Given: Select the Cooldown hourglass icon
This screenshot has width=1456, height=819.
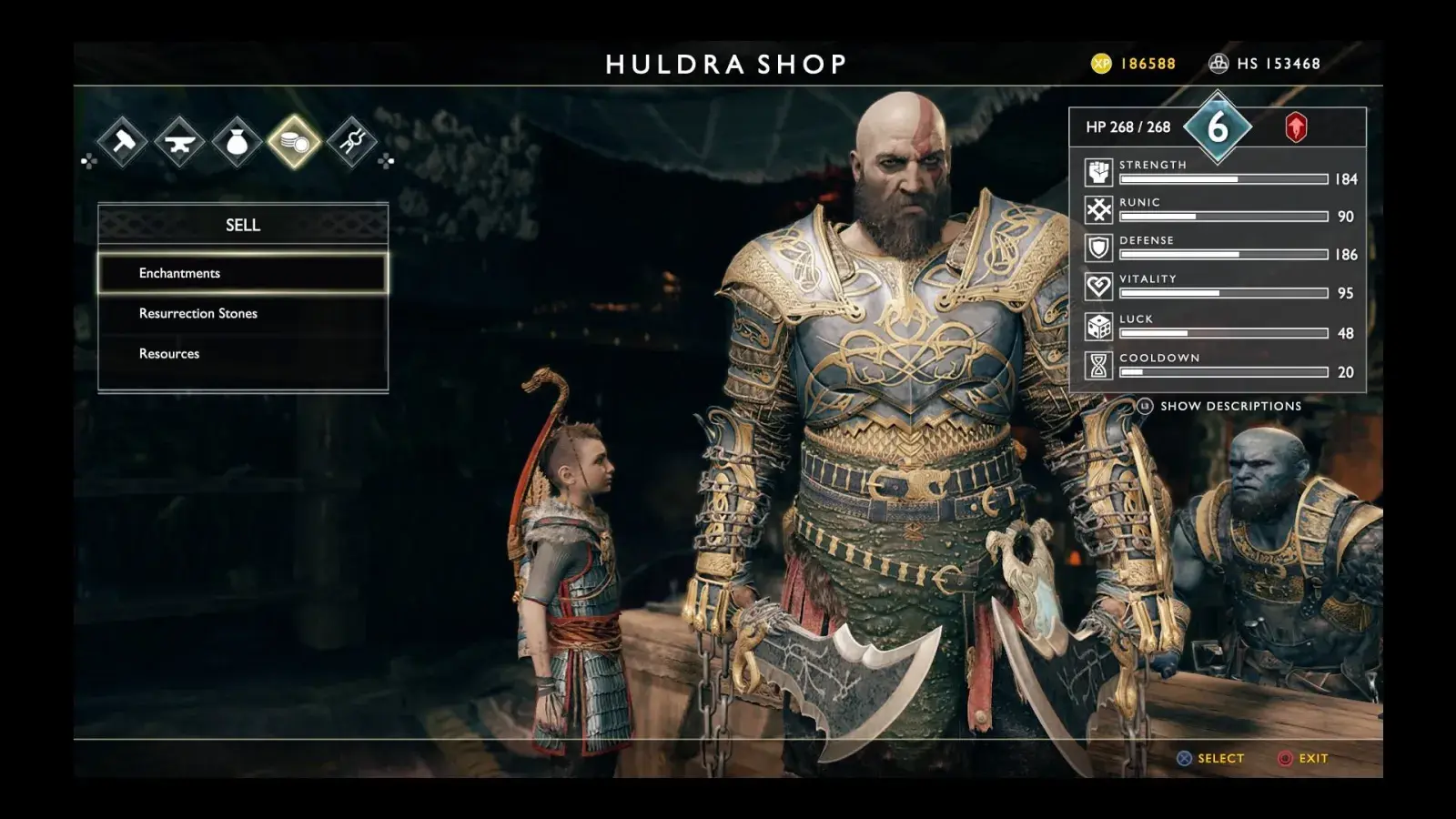Looking at the screenshot, I should pyautogui.click(x=1098, y=365).
